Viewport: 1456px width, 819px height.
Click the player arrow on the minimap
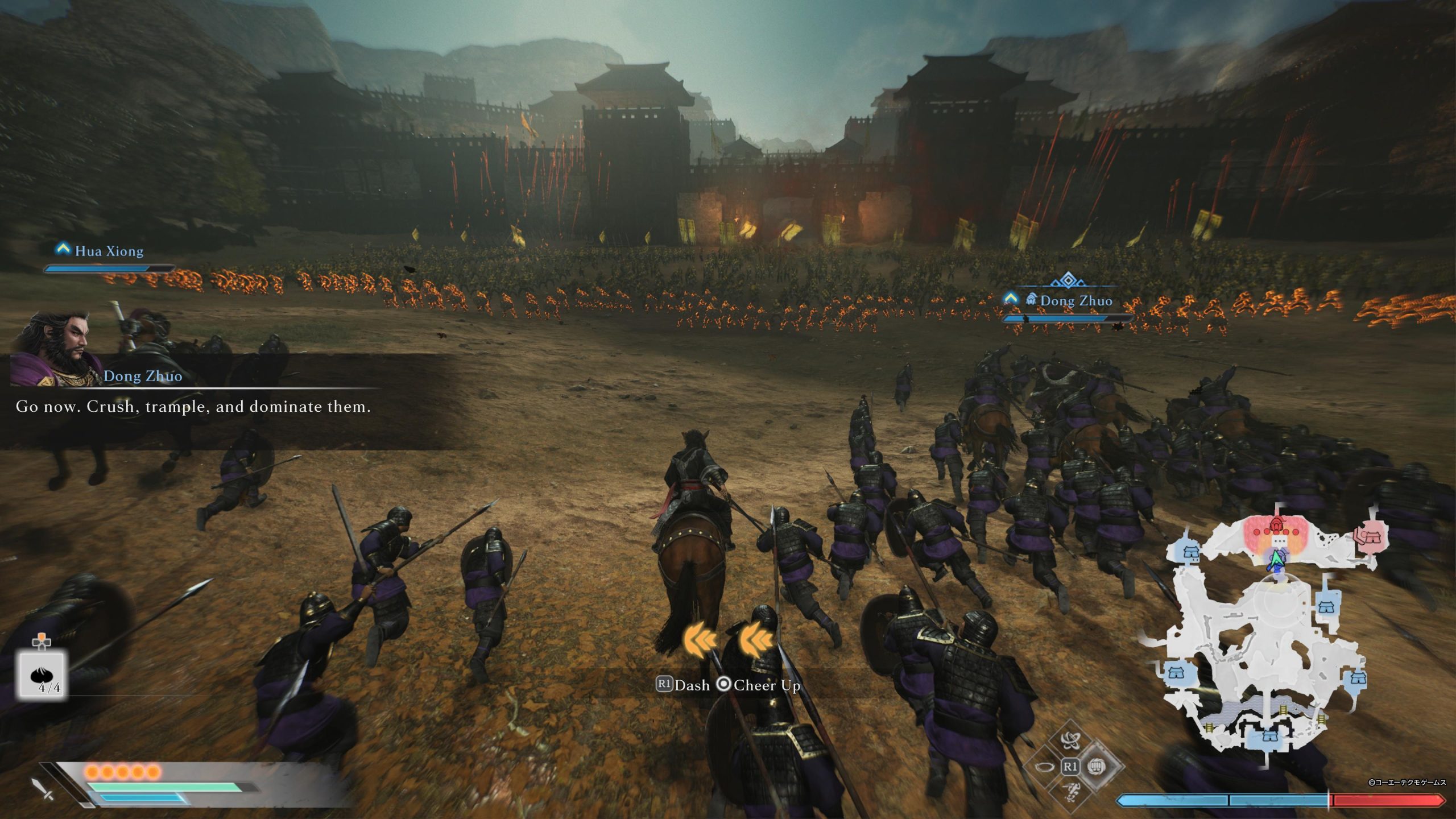tap(1277, 560)
